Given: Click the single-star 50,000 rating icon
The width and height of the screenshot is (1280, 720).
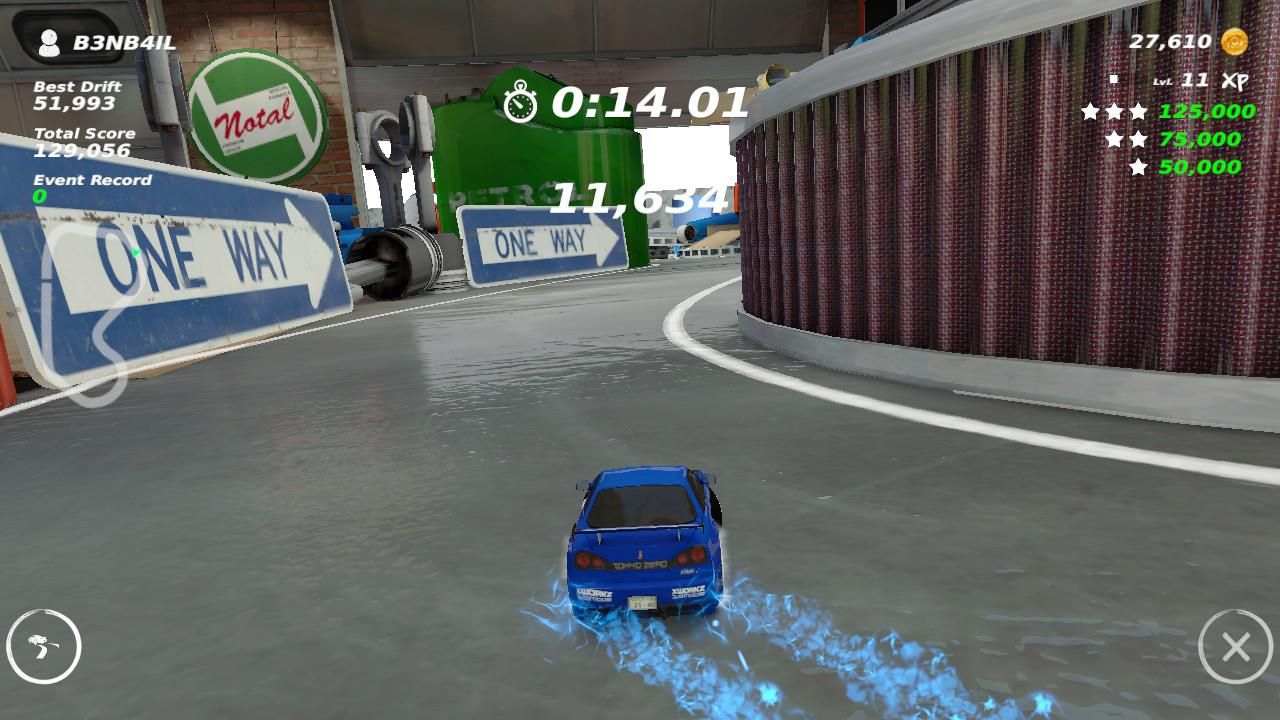Looking at the screenshot, I should [1140, 165].
